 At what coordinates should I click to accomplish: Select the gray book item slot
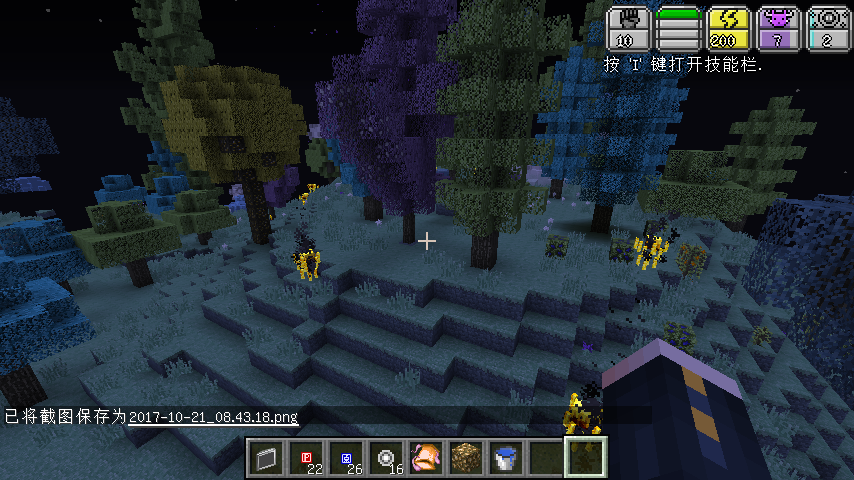point(267,459)
